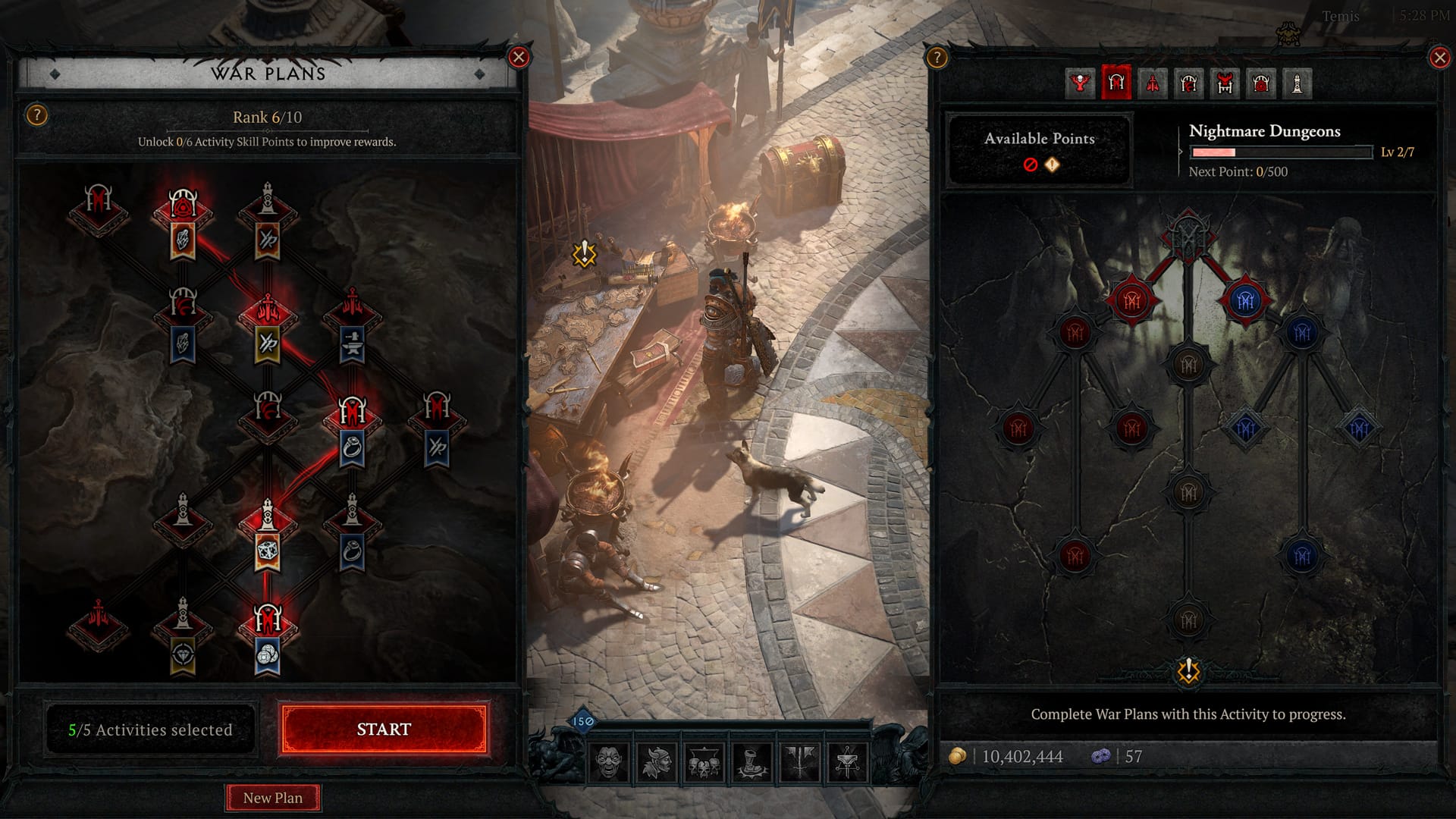Image resolution: width=1456 pixels, height=819 pixels.
Task: Select the three skulls skill slot
Action: pos(704,761)
